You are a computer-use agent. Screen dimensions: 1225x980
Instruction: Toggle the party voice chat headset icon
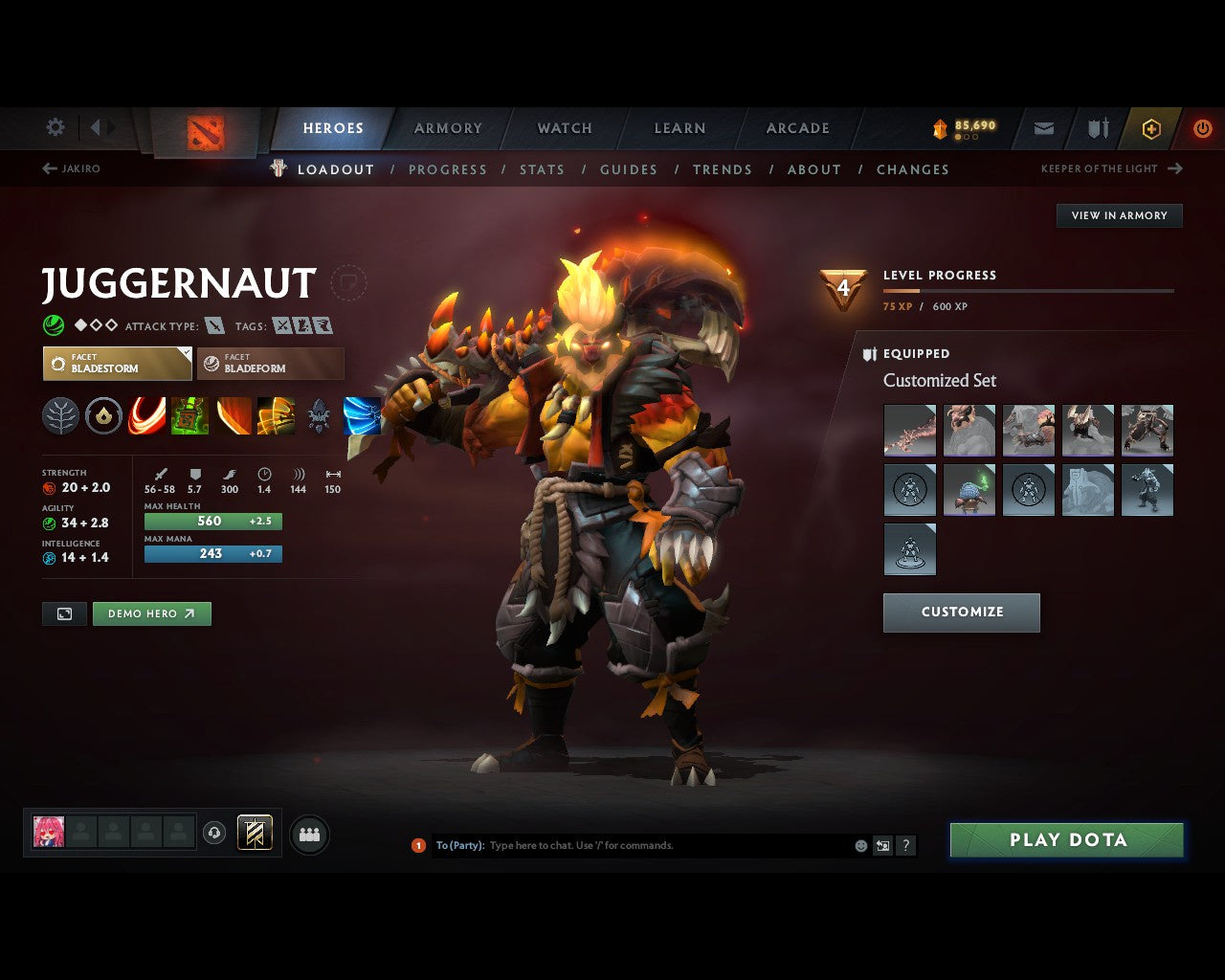click(214, 833)
